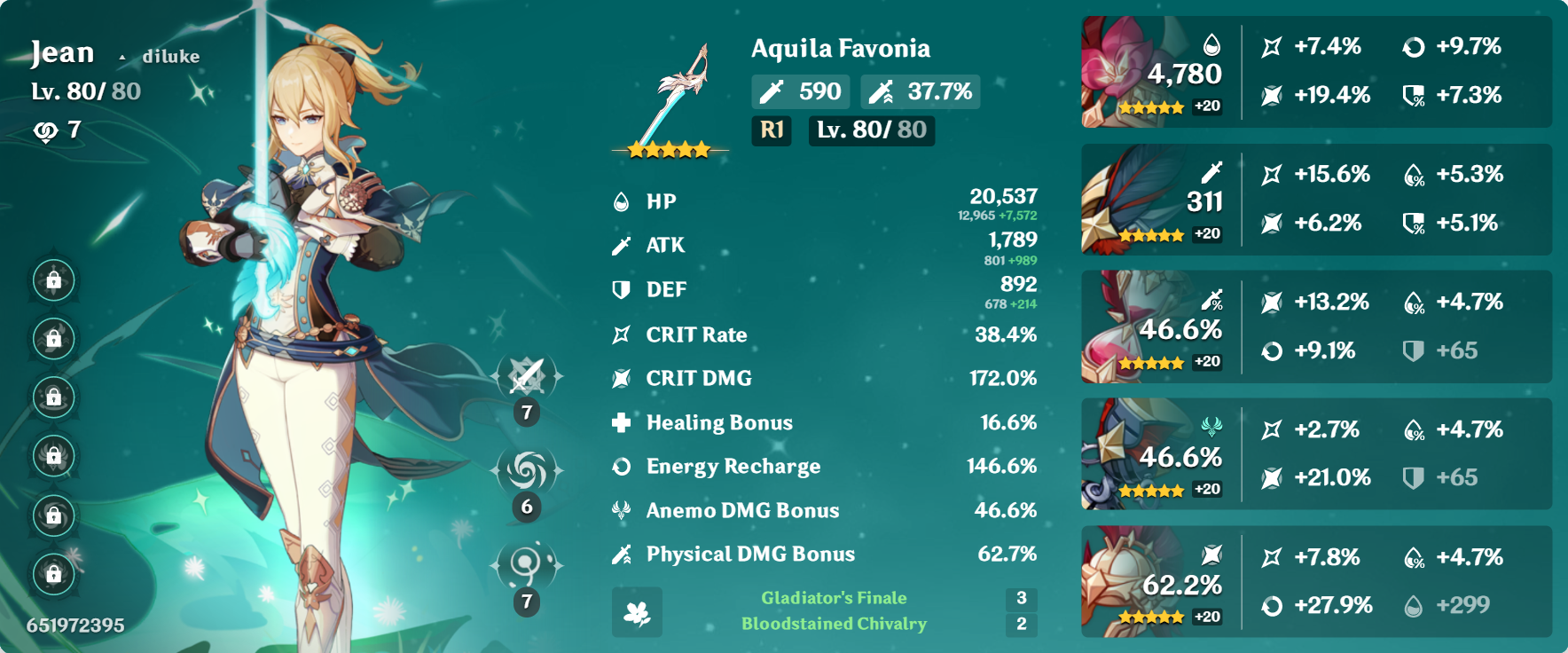Open the Gladiator's Finale set details
1568x653 pixels.
832,597
